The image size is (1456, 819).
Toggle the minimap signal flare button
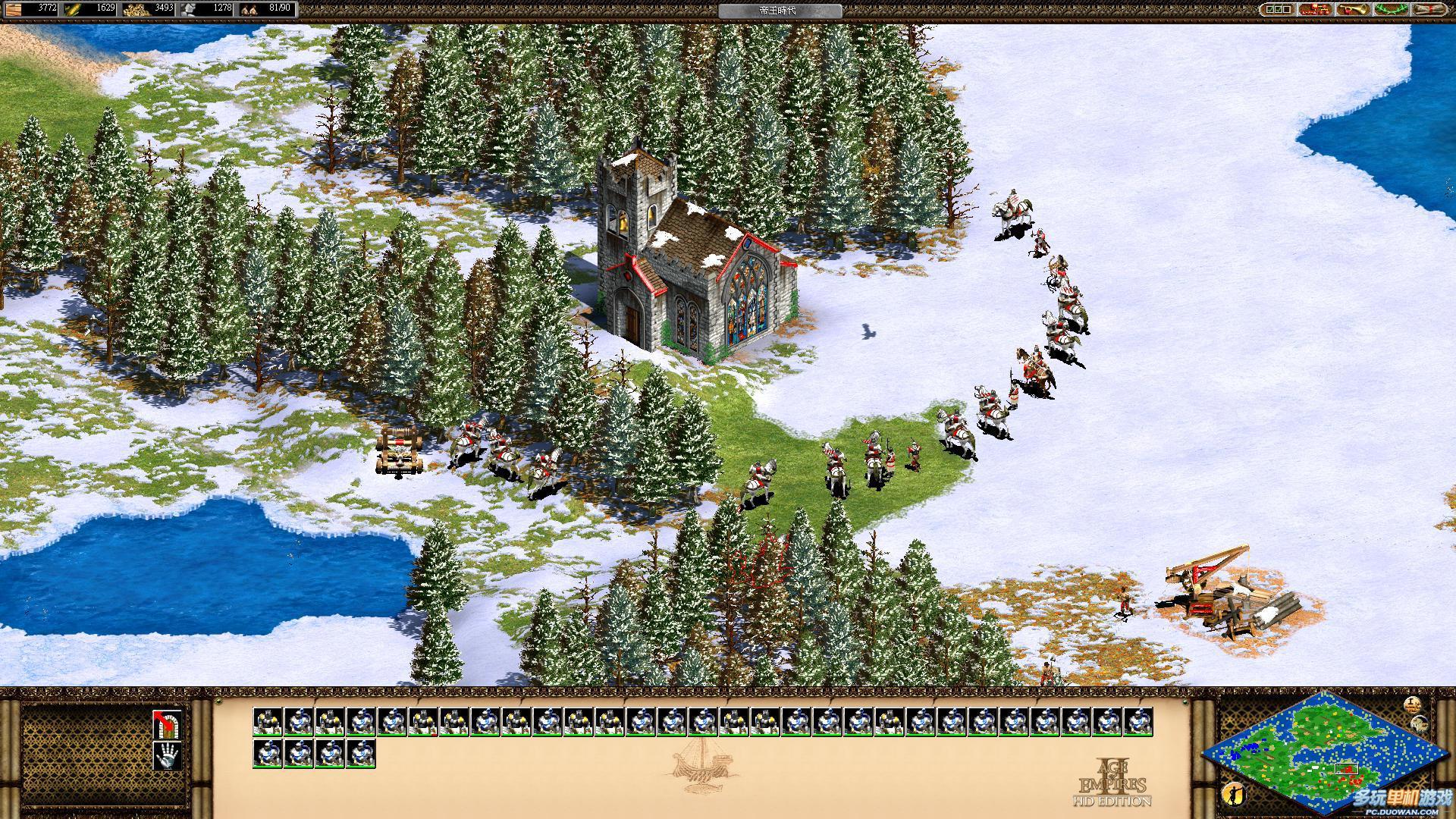[1411, 704]
